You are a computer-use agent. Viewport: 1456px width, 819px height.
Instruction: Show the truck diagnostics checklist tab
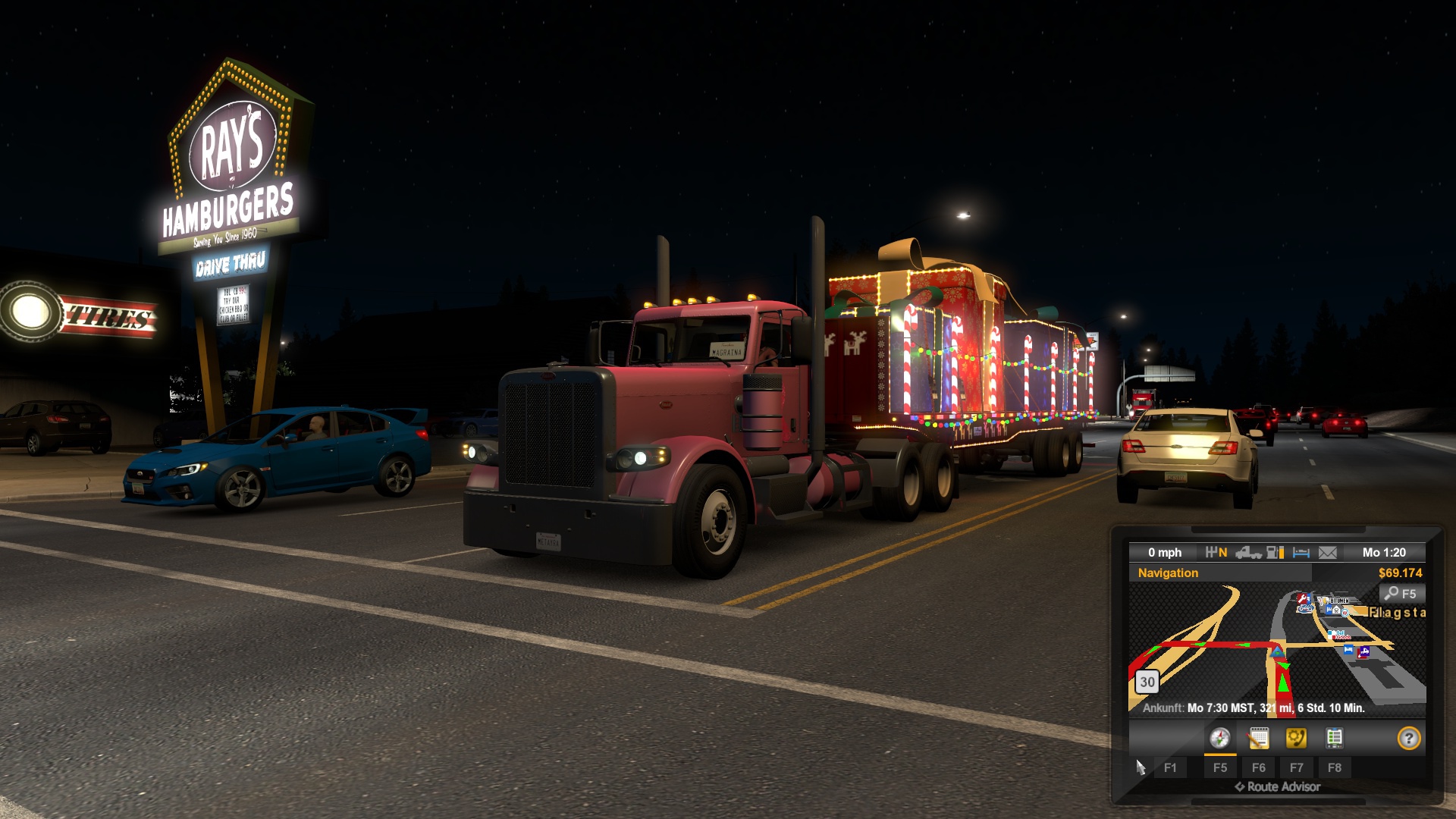(x=1334, y=738)
